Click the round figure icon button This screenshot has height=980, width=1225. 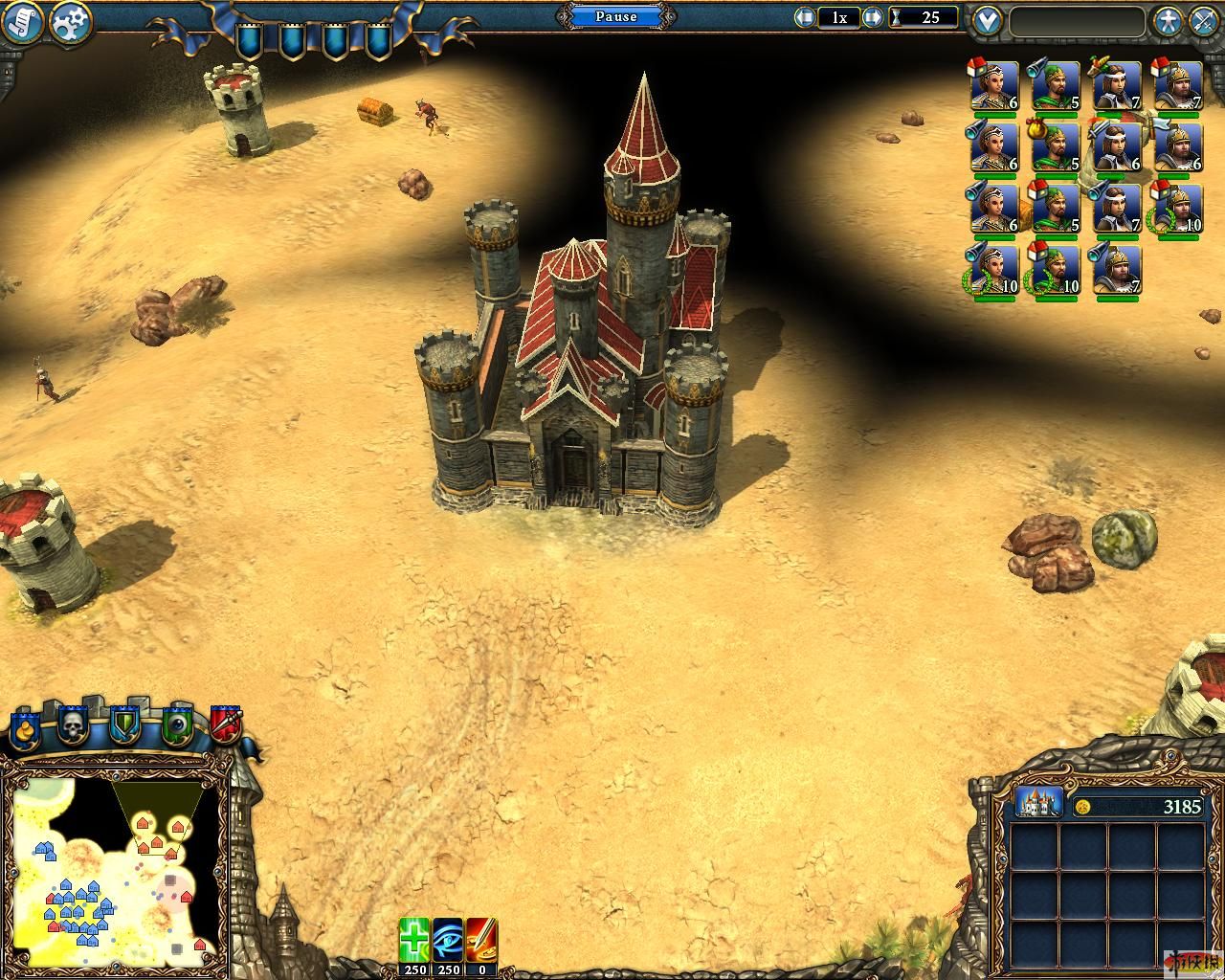[1166, 21]
